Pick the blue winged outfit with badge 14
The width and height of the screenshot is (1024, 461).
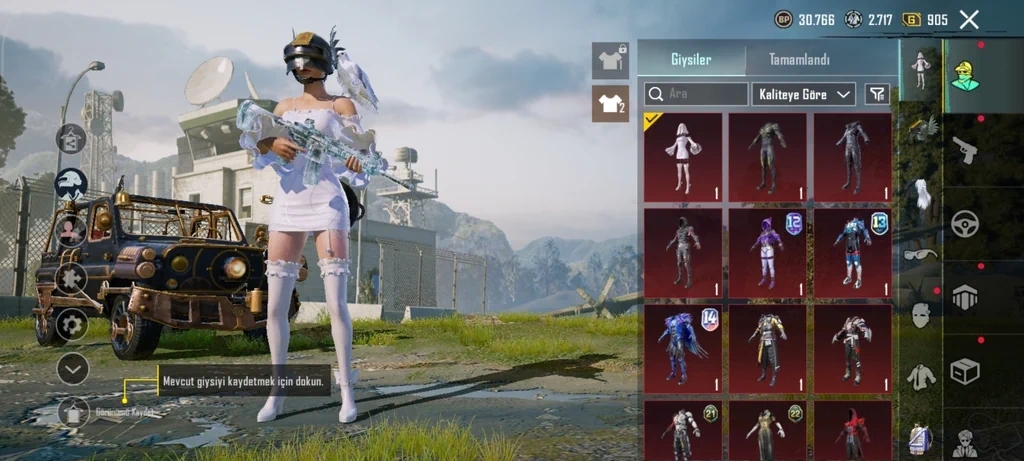point(683,347)
